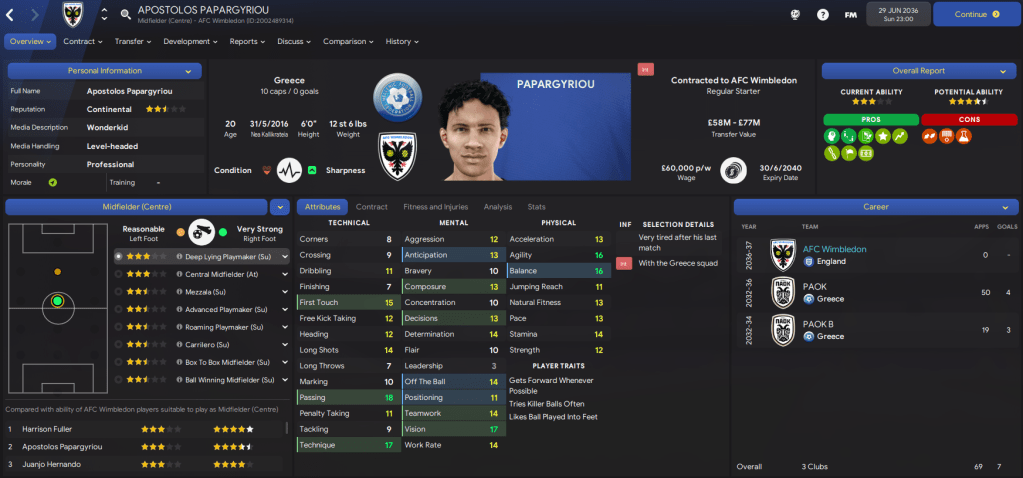
Task: Show the Stats tab
Action: tap(537, 206)
